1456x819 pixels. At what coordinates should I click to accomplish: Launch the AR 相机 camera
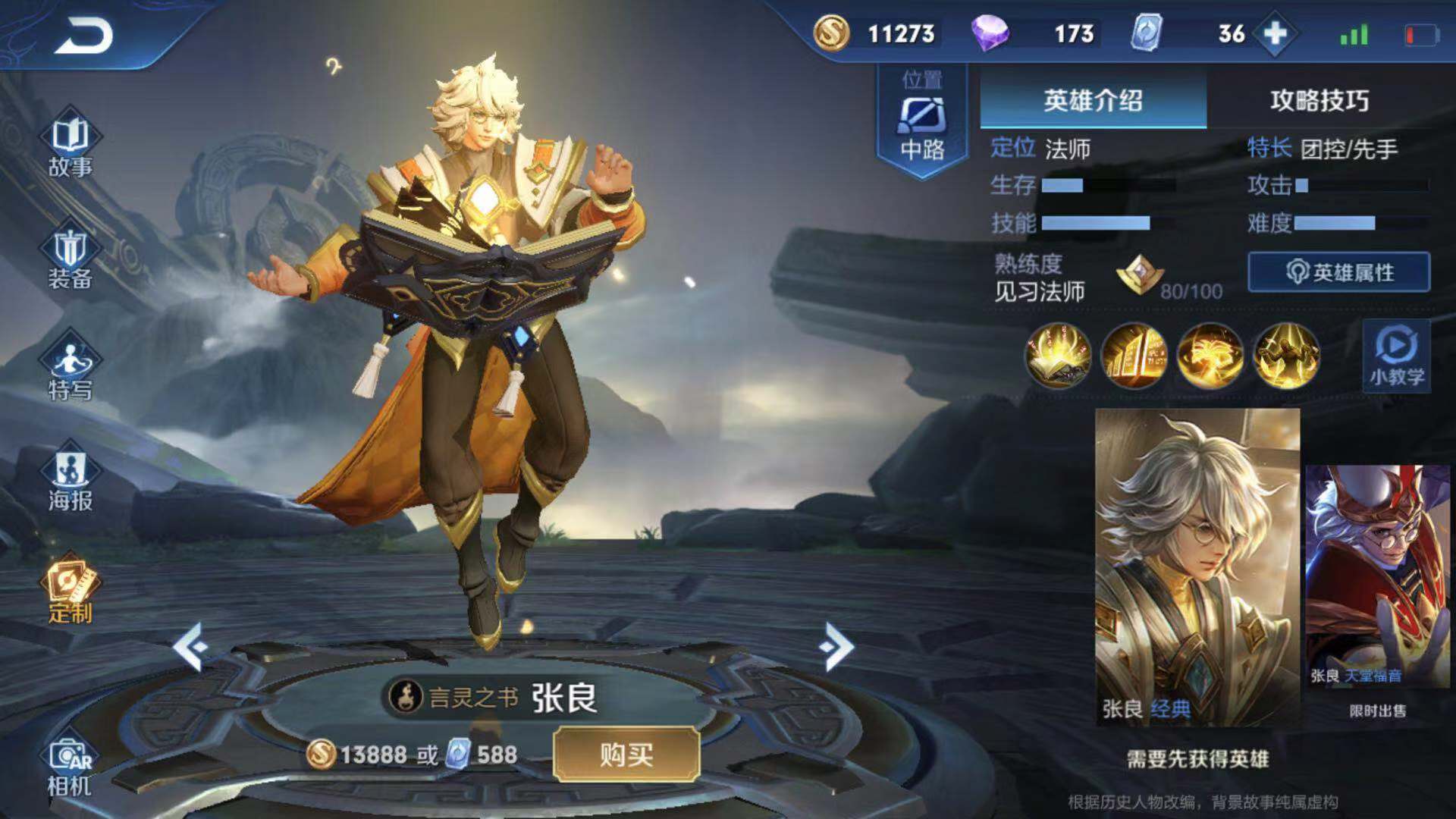coord(70,766)
